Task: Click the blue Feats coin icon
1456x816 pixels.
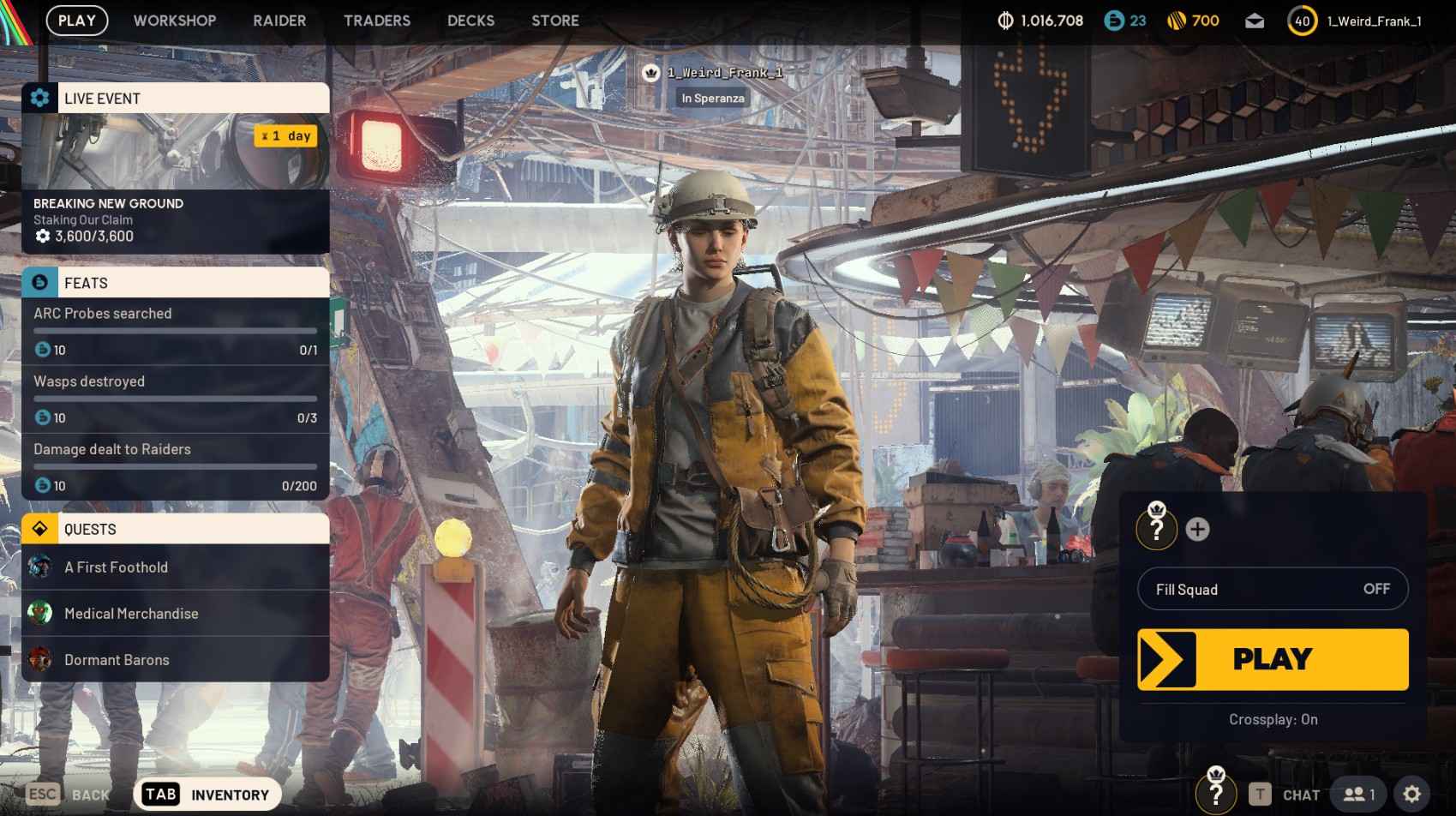Action: click(38, 283)
